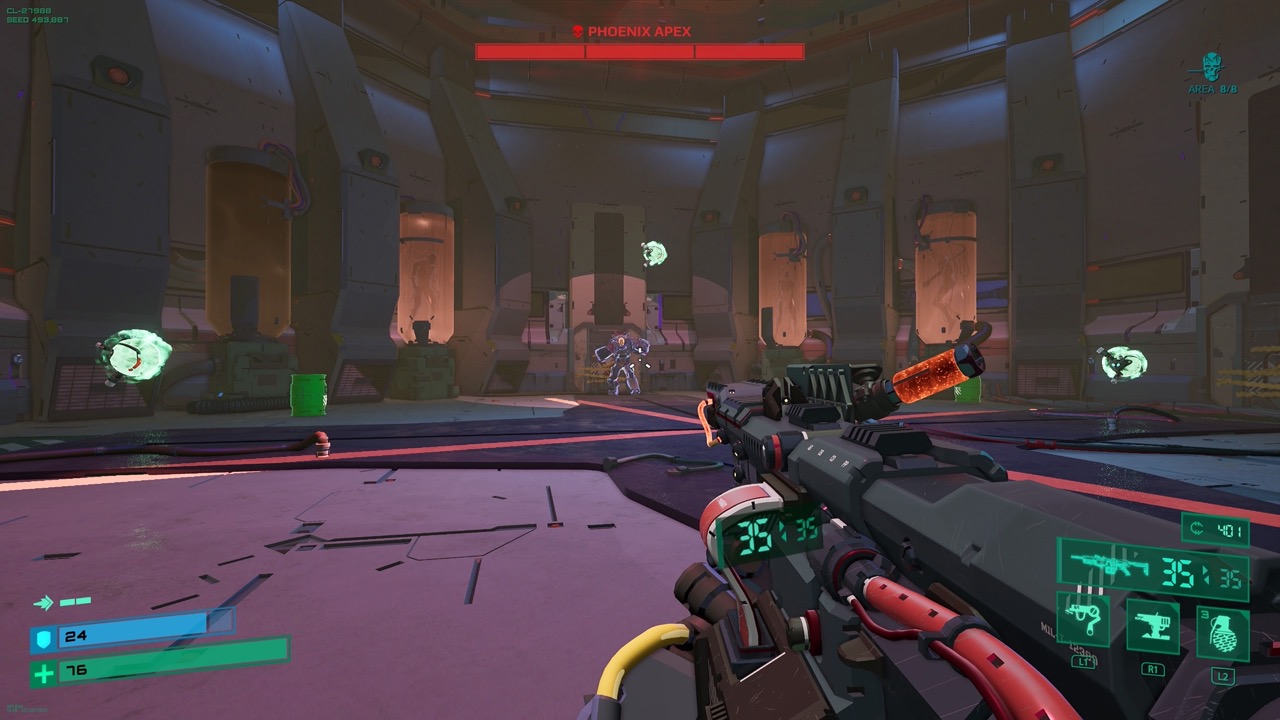The height and width of the screenshot is (720, 1280).
Task: Click the SEED 493,887 text
Action: point(37,19)
